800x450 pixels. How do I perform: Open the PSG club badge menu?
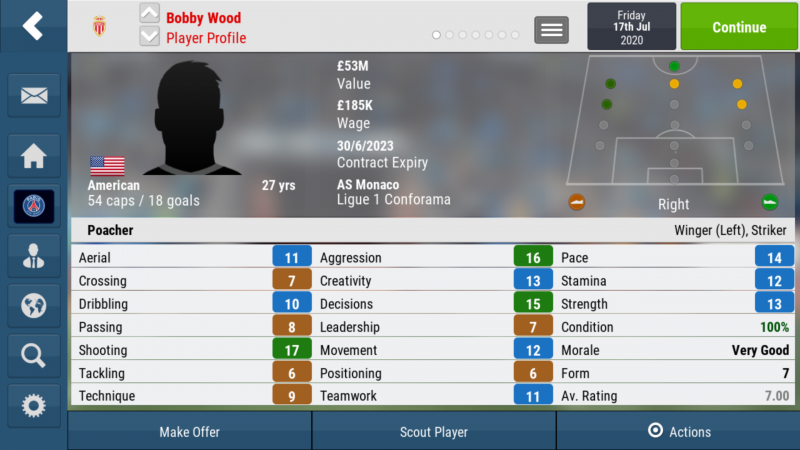(x=33, y=205)
